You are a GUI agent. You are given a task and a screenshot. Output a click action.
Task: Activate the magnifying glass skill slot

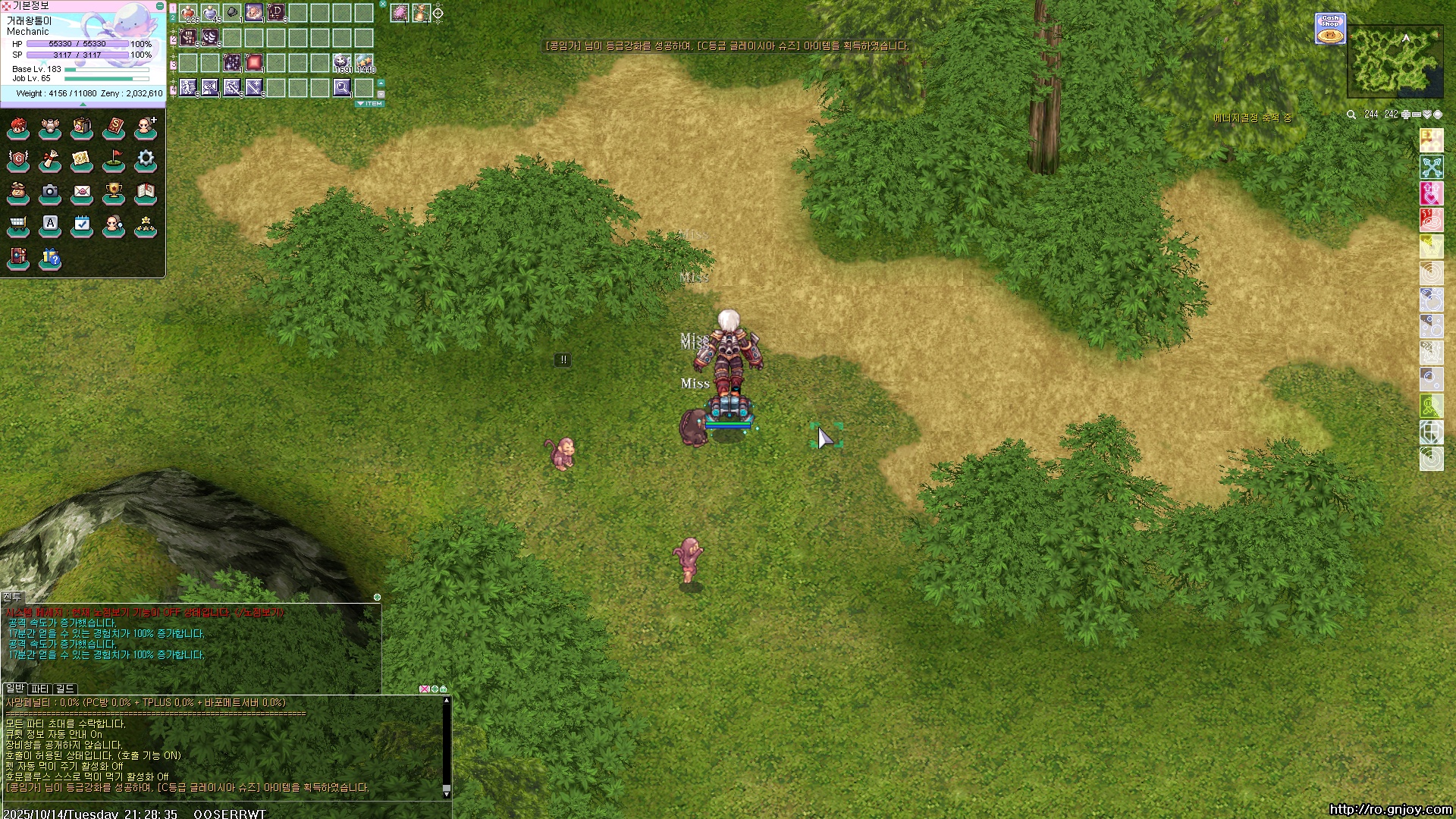342,88
